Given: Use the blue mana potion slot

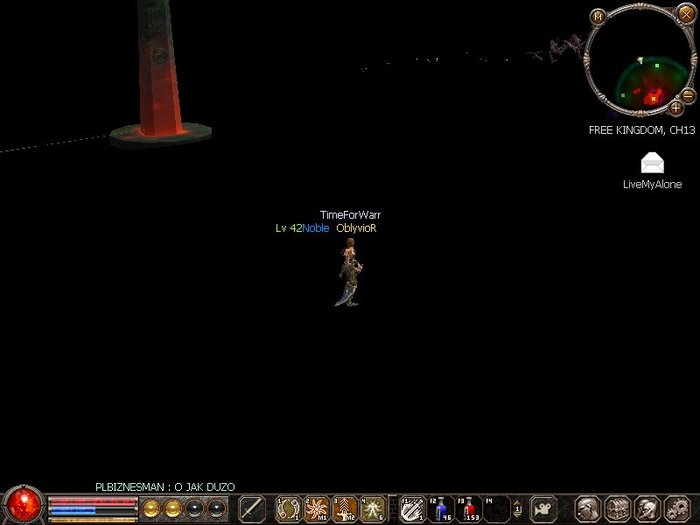Looking at the screenshot, I should pos(441,509).
